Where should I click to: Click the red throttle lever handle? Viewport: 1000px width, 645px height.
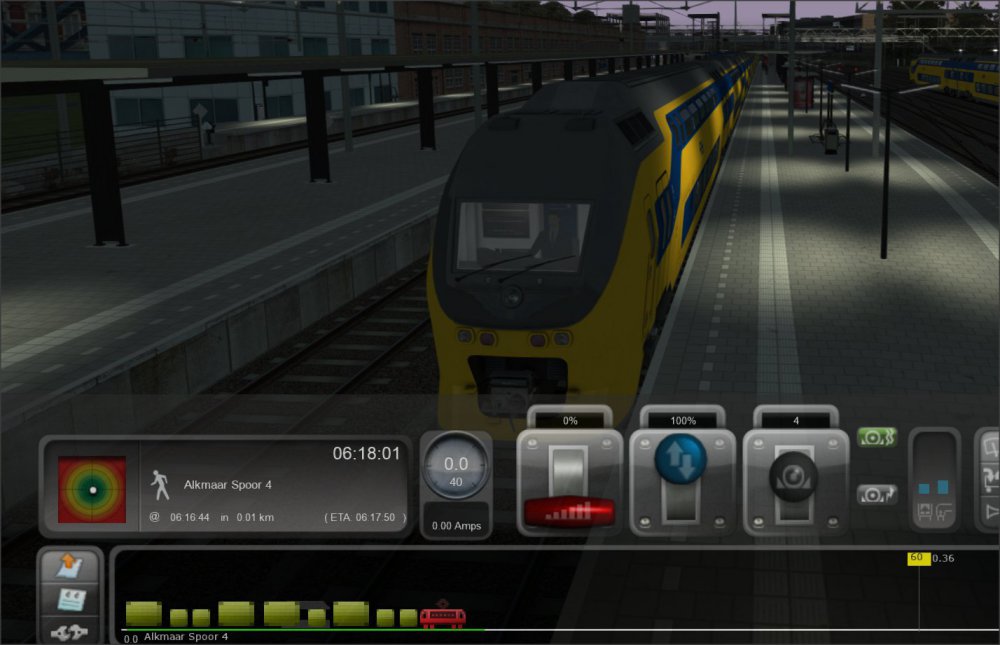569,511
